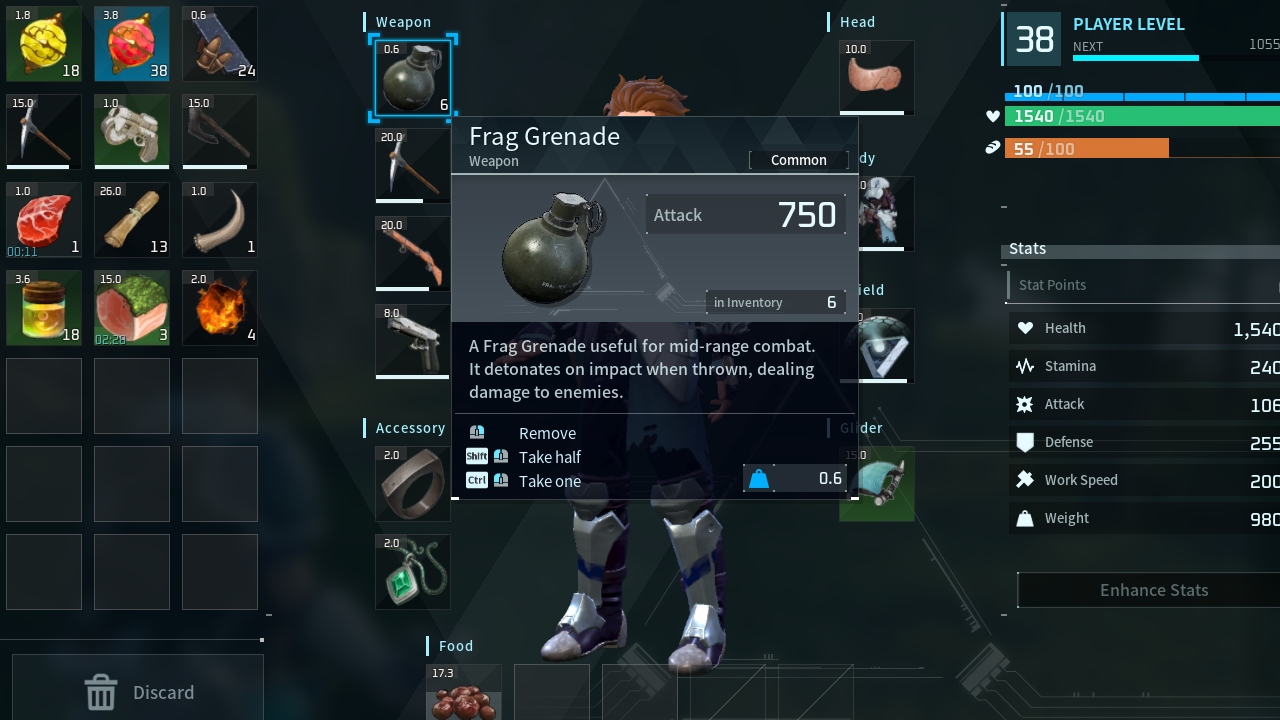Choose Remove from the grenade options
Viewport: 1280px width, 720px height.
click(547, 433)
